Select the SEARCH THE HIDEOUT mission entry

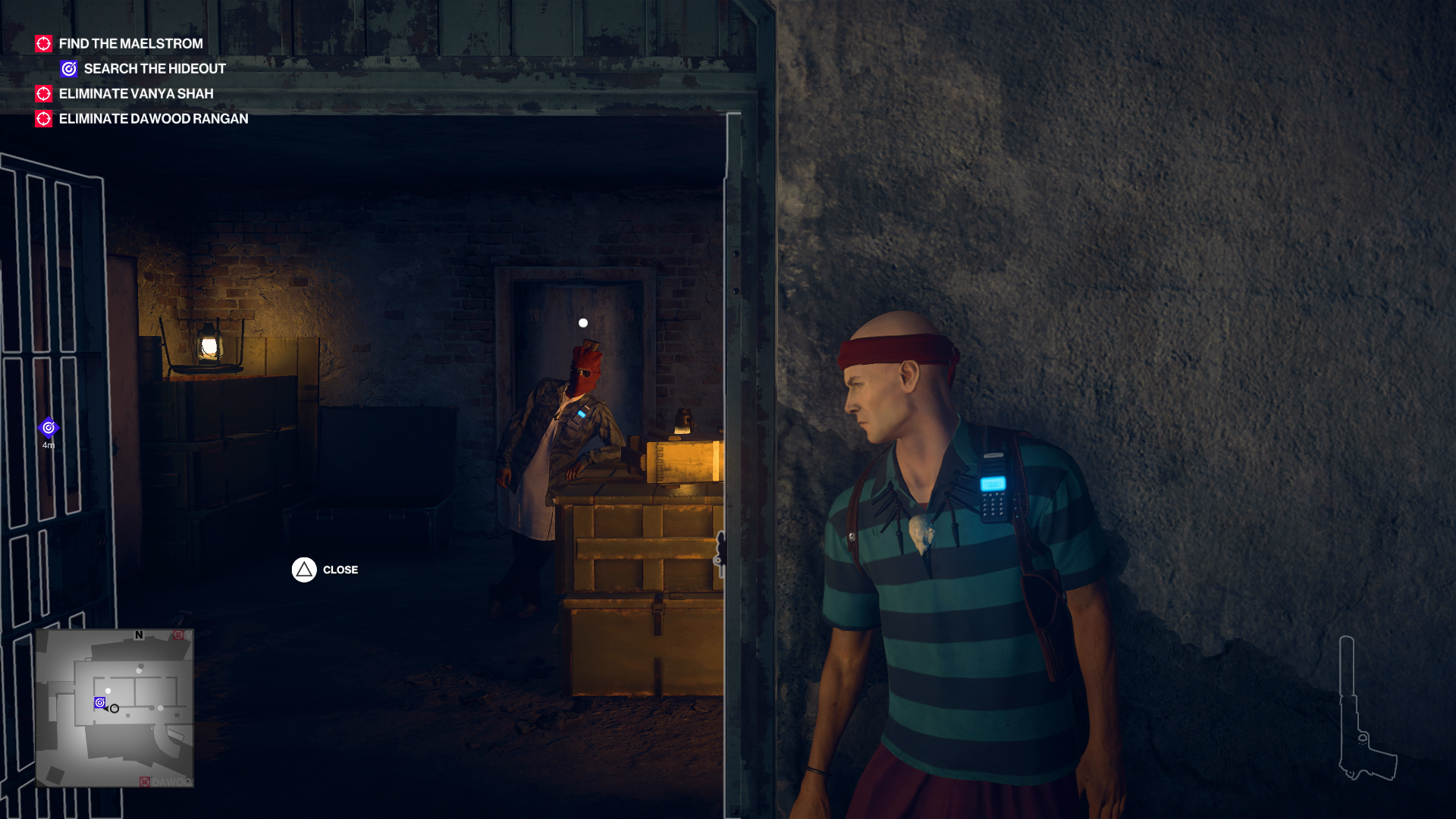[155, 68]
